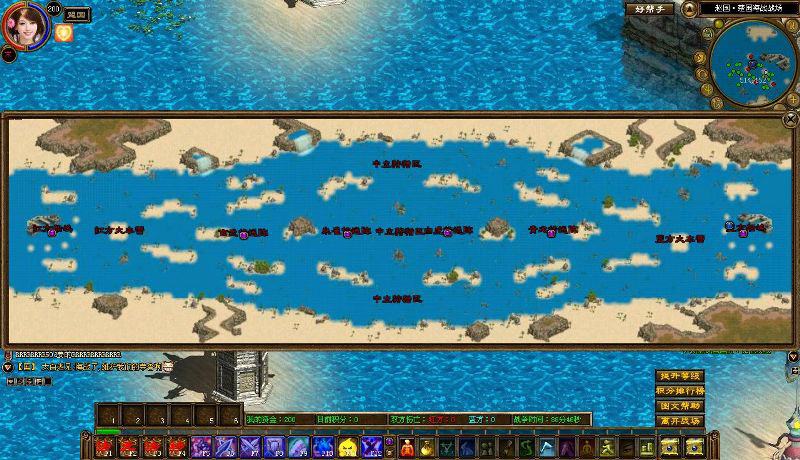Screen dimensions: 800x460
Task: Click the 中立特物区 label at map top
Action: point(397,162)
